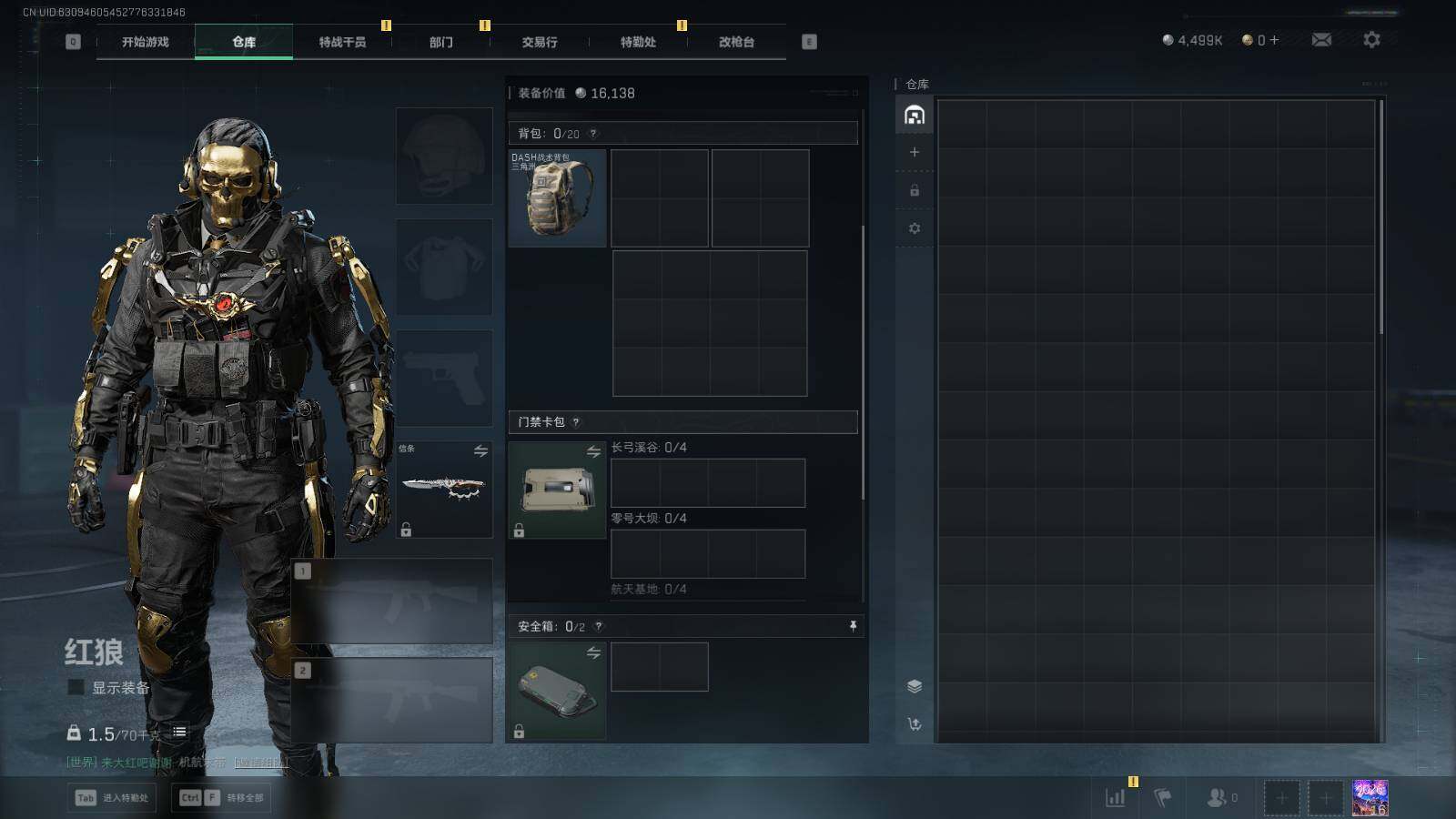
Task: Select the 安全箱 secure container item
Action: 557,691
